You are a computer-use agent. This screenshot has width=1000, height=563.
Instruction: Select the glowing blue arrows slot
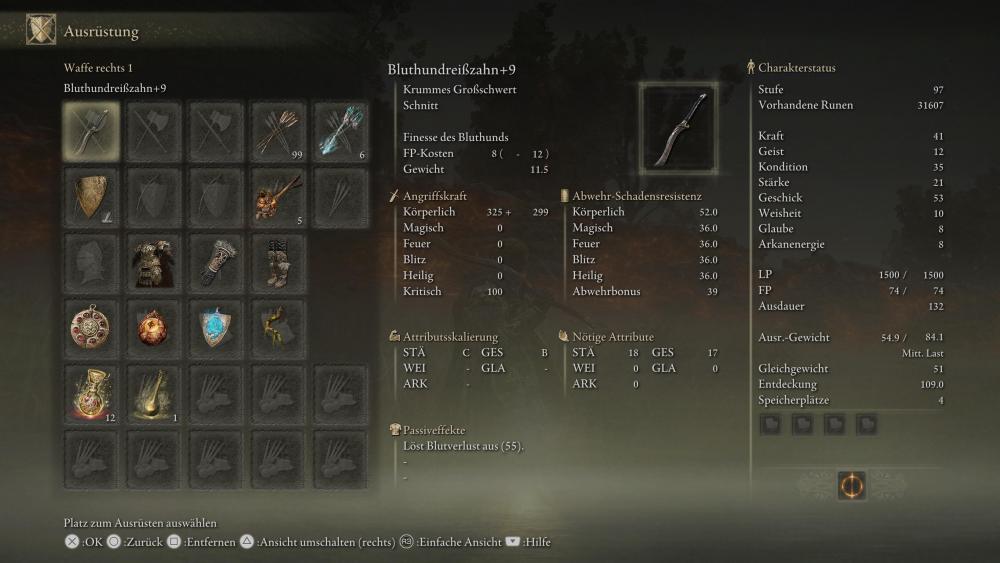pyautogui.click(x=340, y=130)
